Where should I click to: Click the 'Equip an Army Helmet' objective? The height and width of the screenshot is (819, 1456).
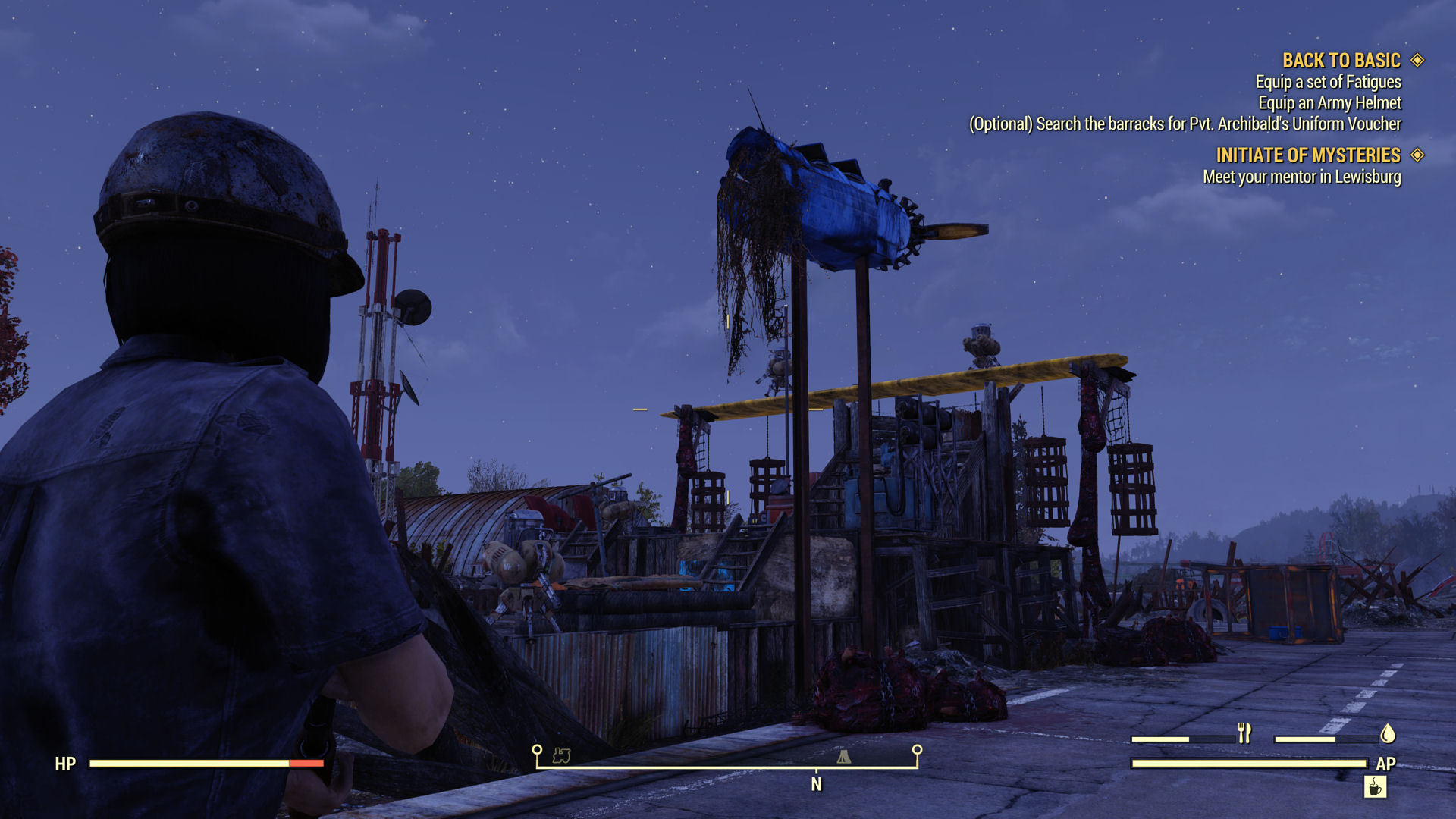(x=1329, y=103)
